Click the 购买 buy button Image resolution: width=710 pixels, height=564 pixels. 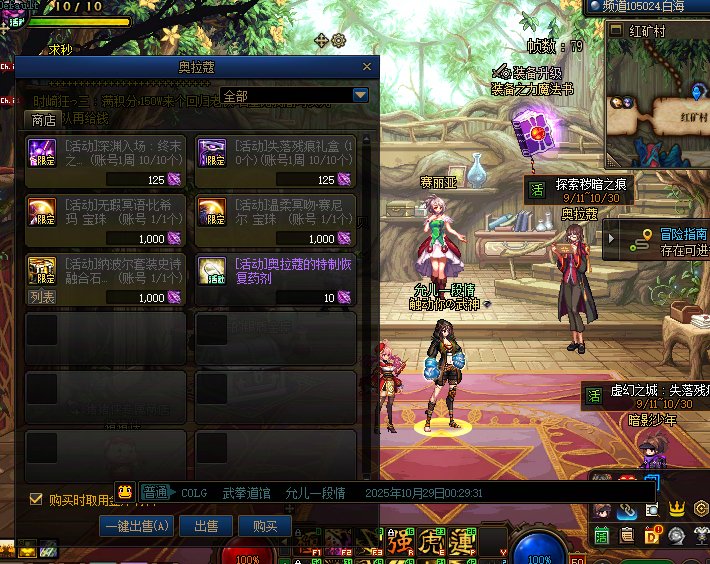(265, 526)
